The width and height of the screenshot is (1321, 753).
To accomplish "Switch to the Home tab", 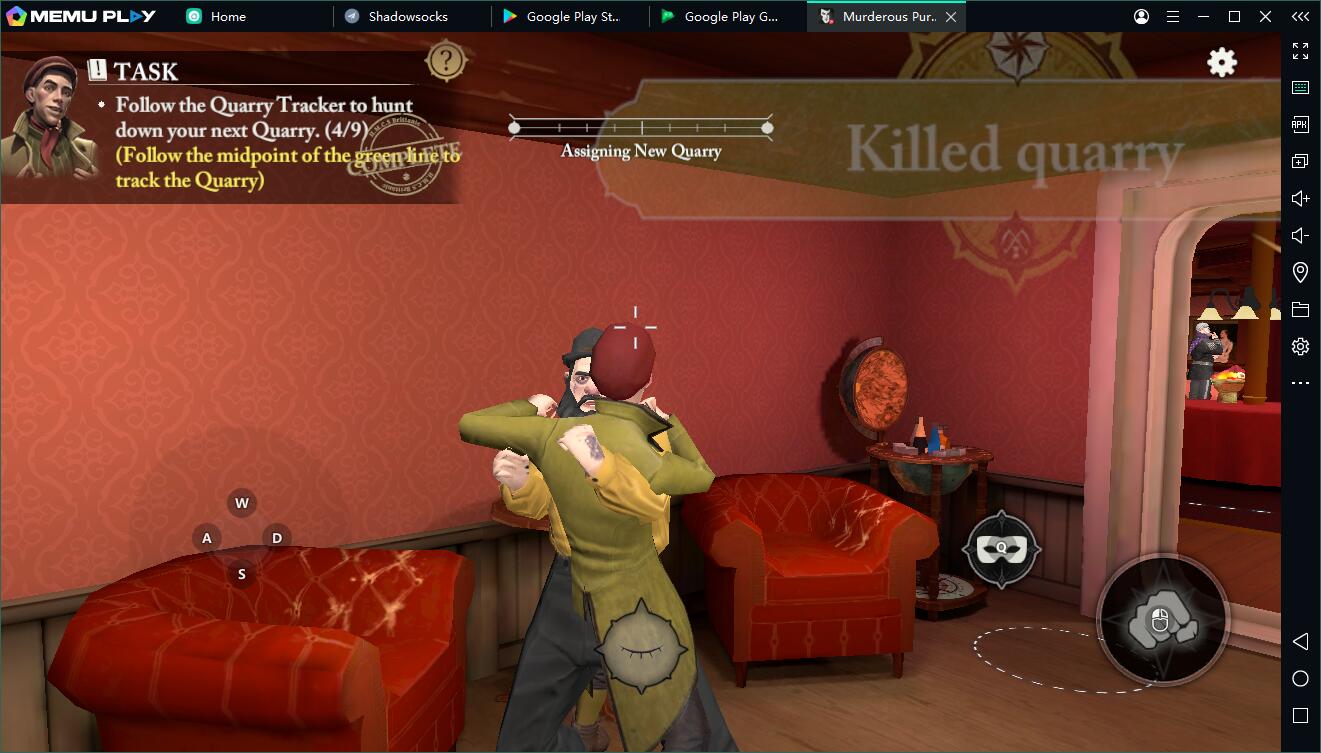I will tap(228, 16).
